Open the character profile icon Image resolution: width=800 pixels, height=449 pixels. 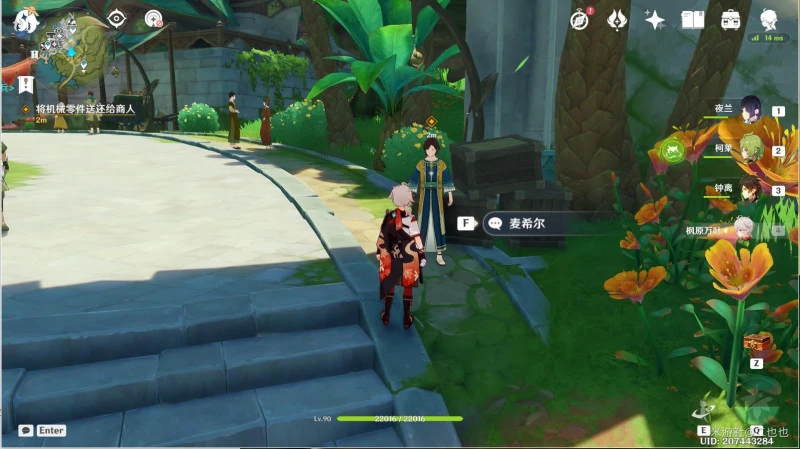pos(769,18)
